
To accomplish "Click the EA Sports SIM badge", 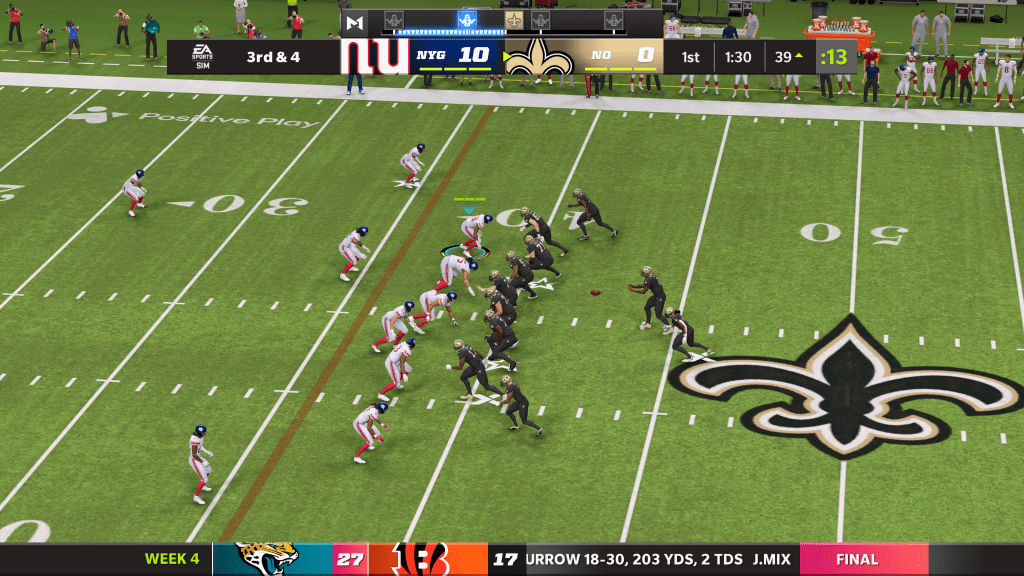I will (203, 56).
